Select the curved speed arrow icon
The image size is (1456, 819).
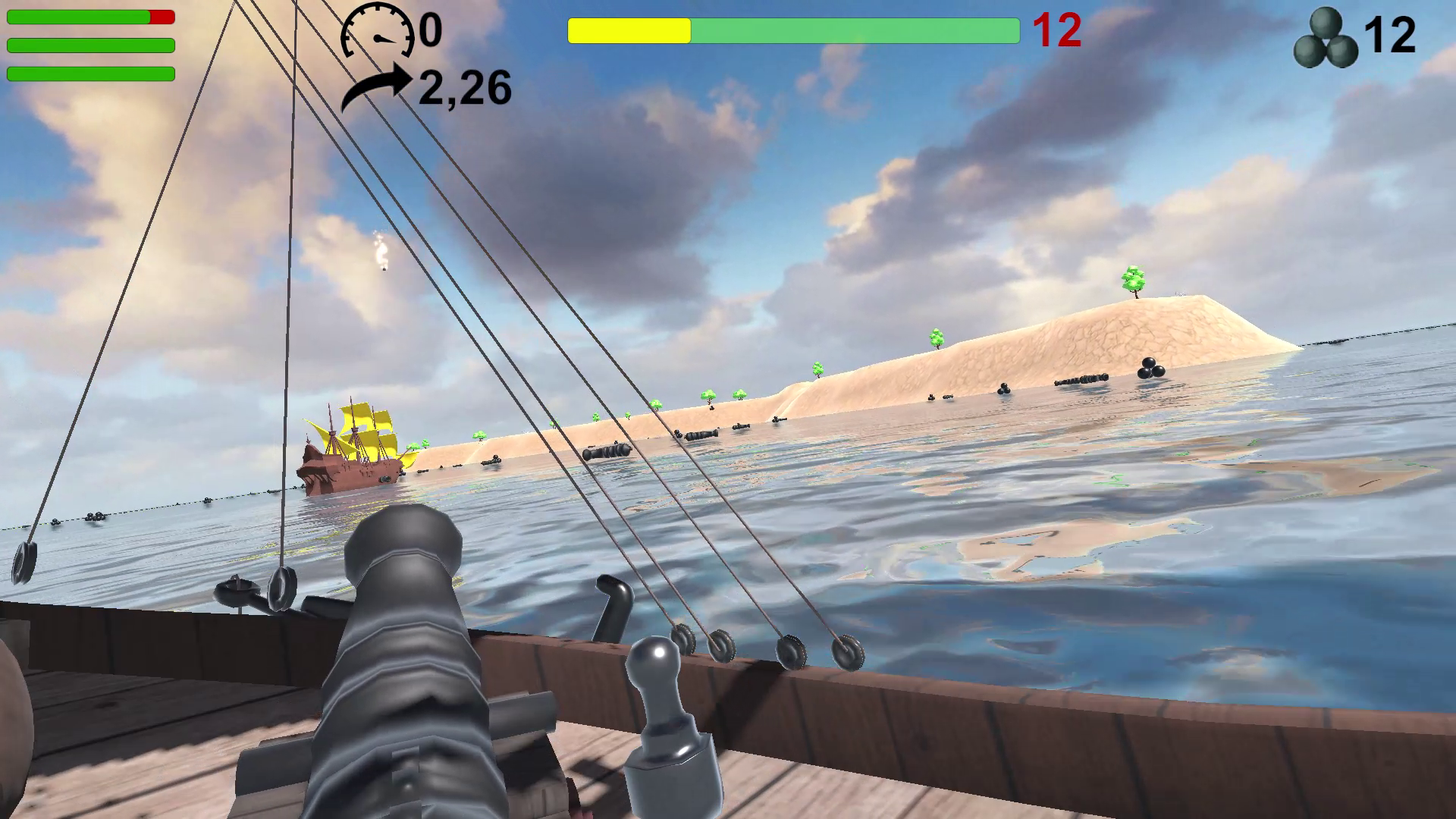[x=378, y=83]
